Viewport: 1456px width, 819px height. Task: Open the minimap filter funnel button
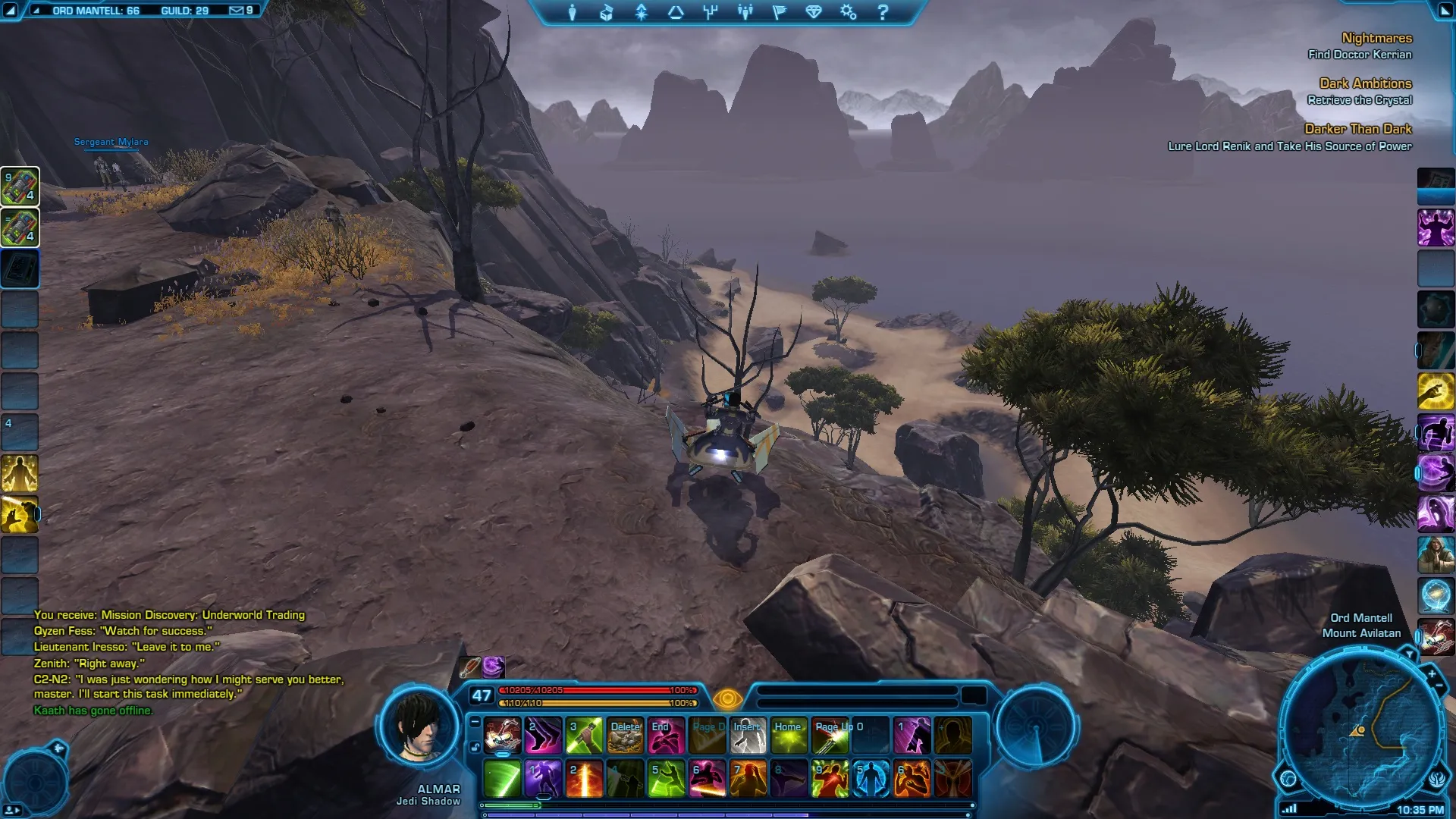click(x=1409, y=654)
